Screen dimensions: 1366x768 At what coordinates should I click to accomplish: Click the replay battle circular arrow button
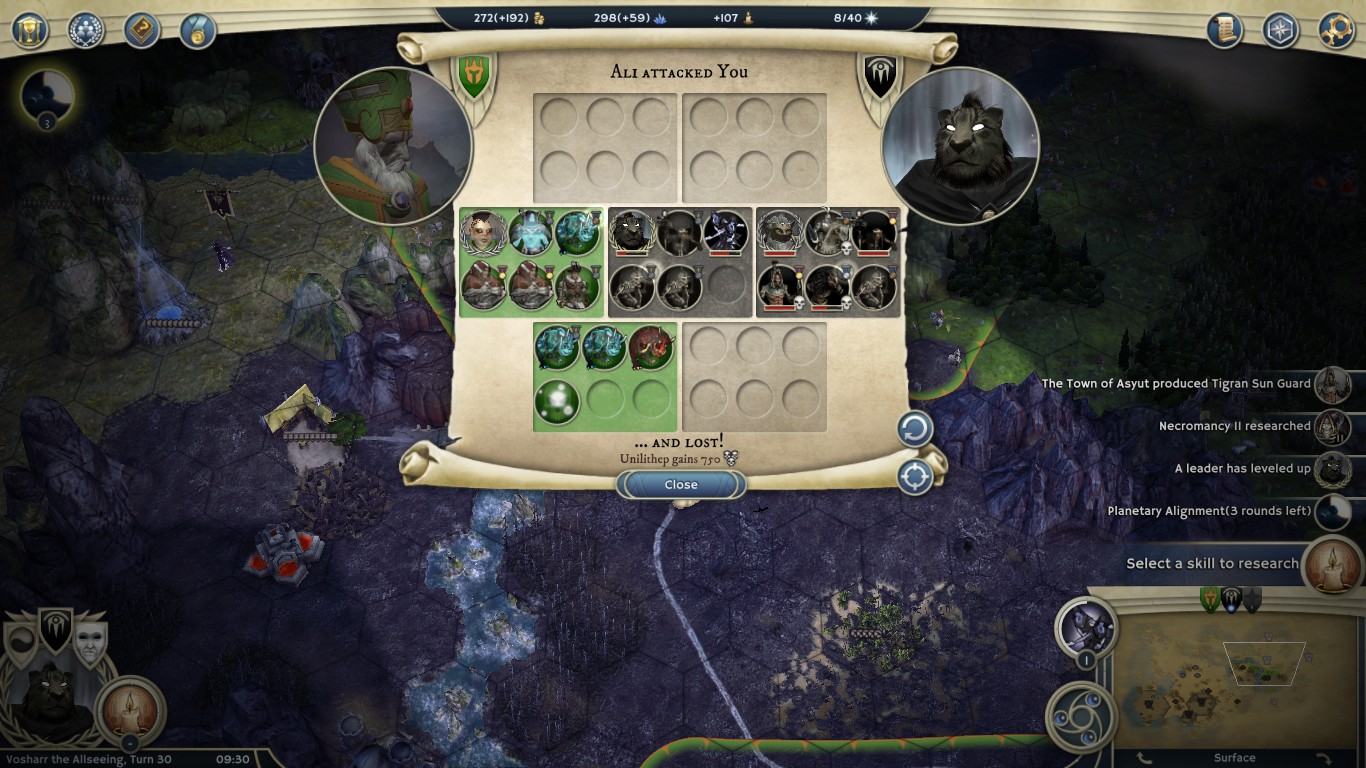pos(915,430)
